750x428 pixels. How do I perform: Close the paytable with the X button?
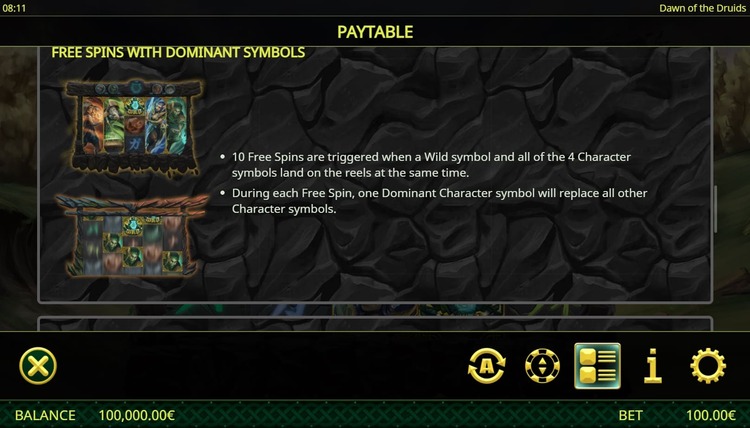point(38,366)
